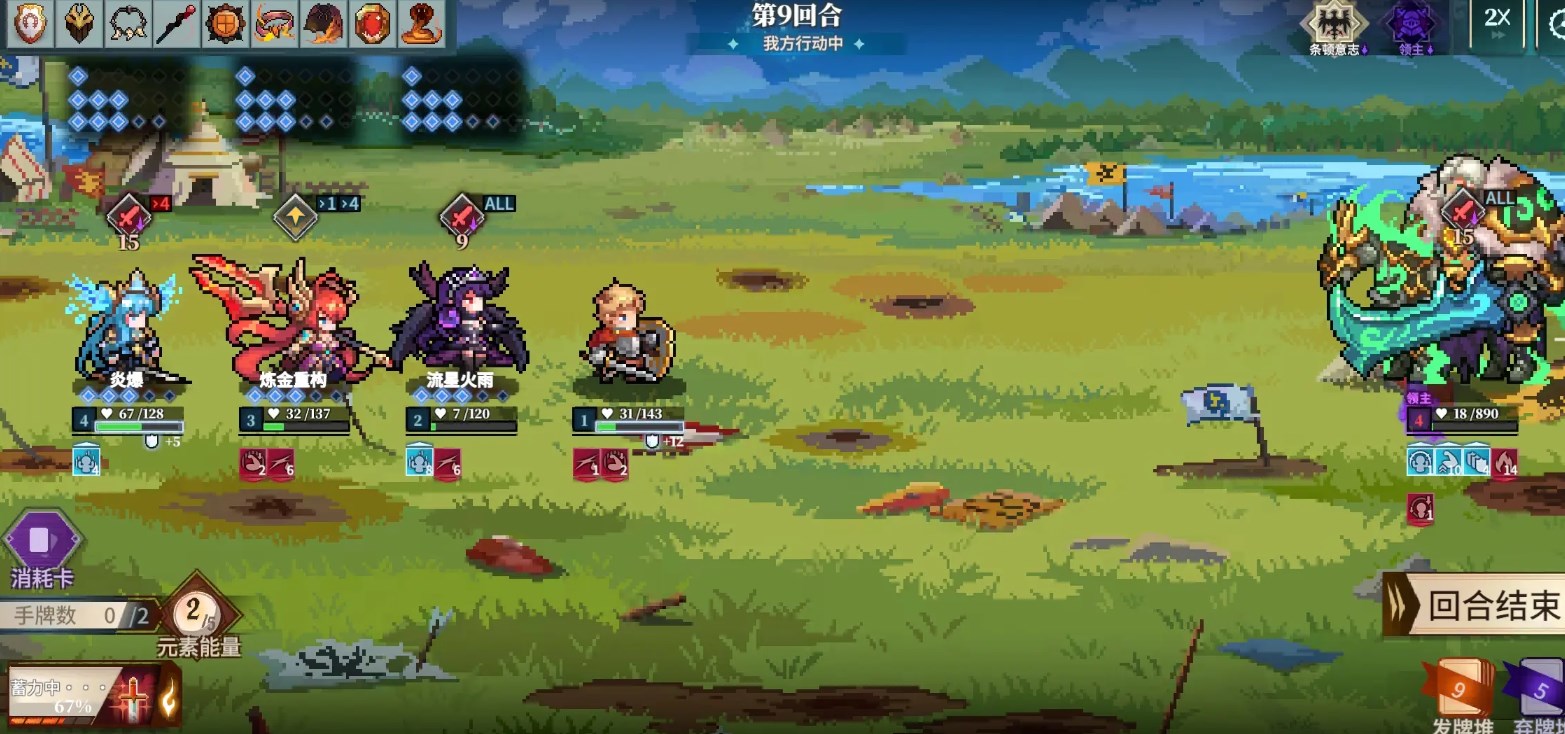Open the golden helmet relic details
This screenshot has height=734, width=1565.
77,22
